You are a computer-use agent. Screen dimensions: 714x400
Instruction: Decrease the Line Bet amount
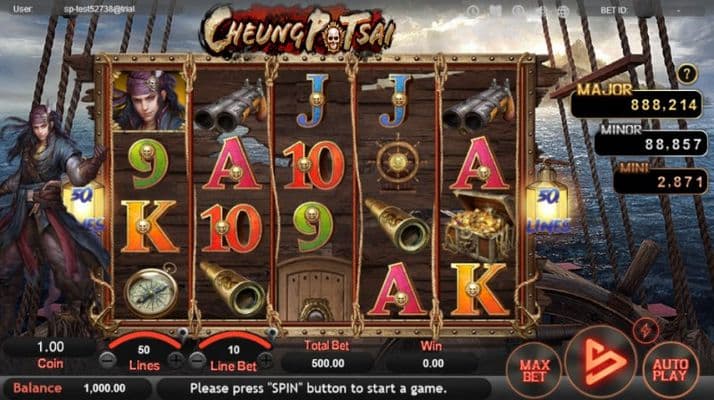[x=198, y=360]
